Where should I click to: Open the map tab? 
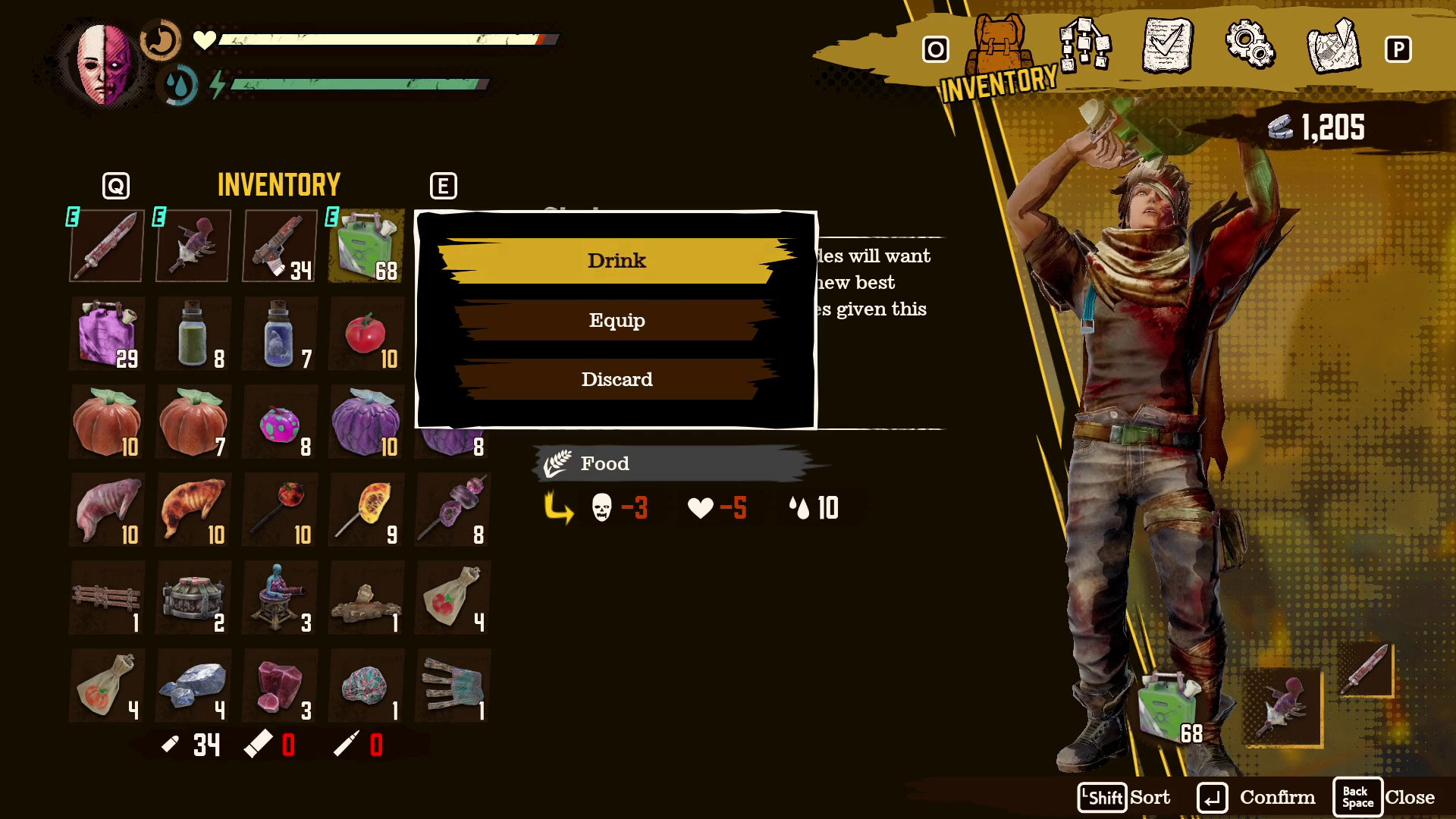1334,47
